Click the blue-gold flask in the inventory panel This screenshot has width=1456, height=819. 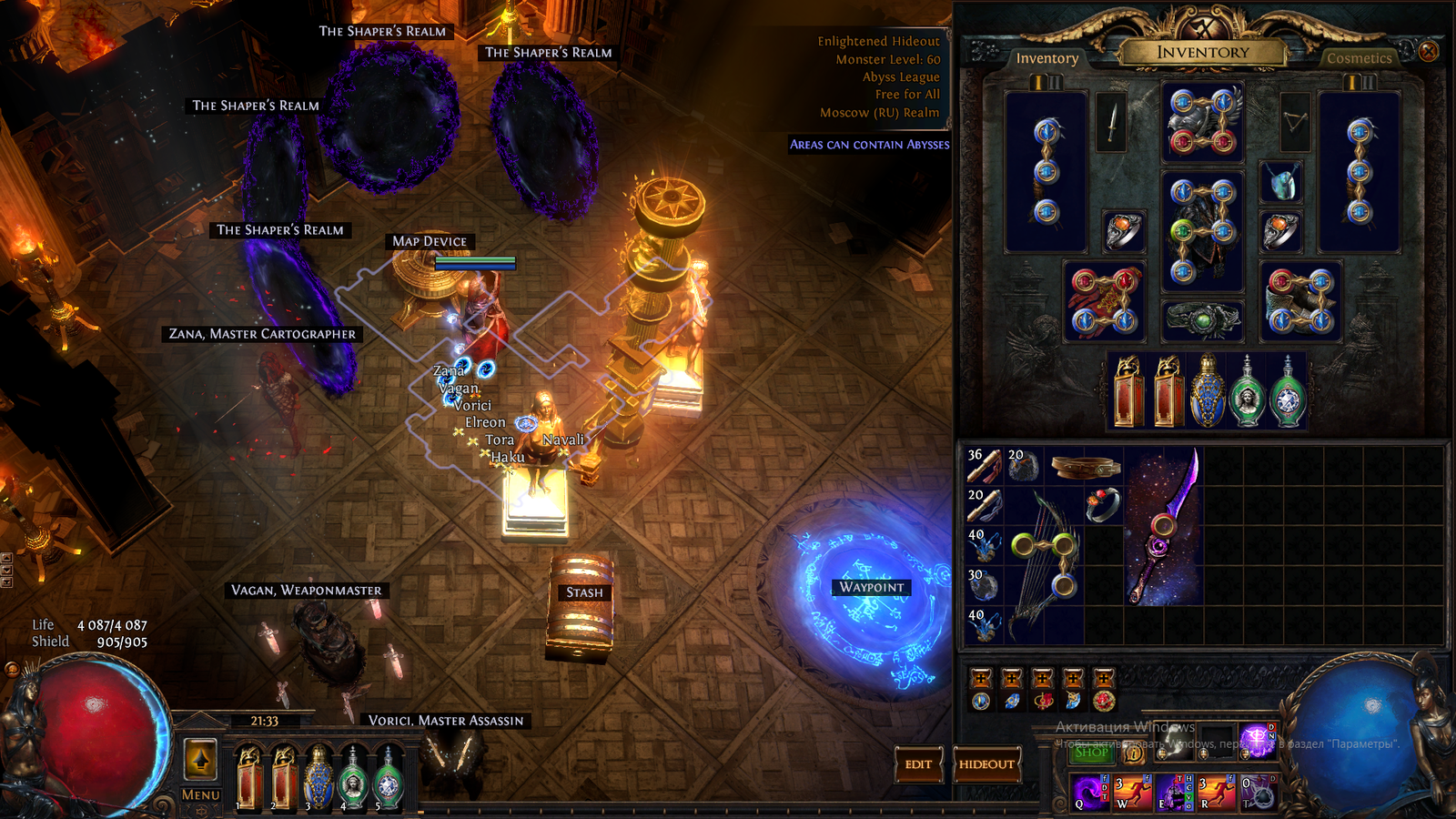pyautogui.click(x=1207, y=391)
